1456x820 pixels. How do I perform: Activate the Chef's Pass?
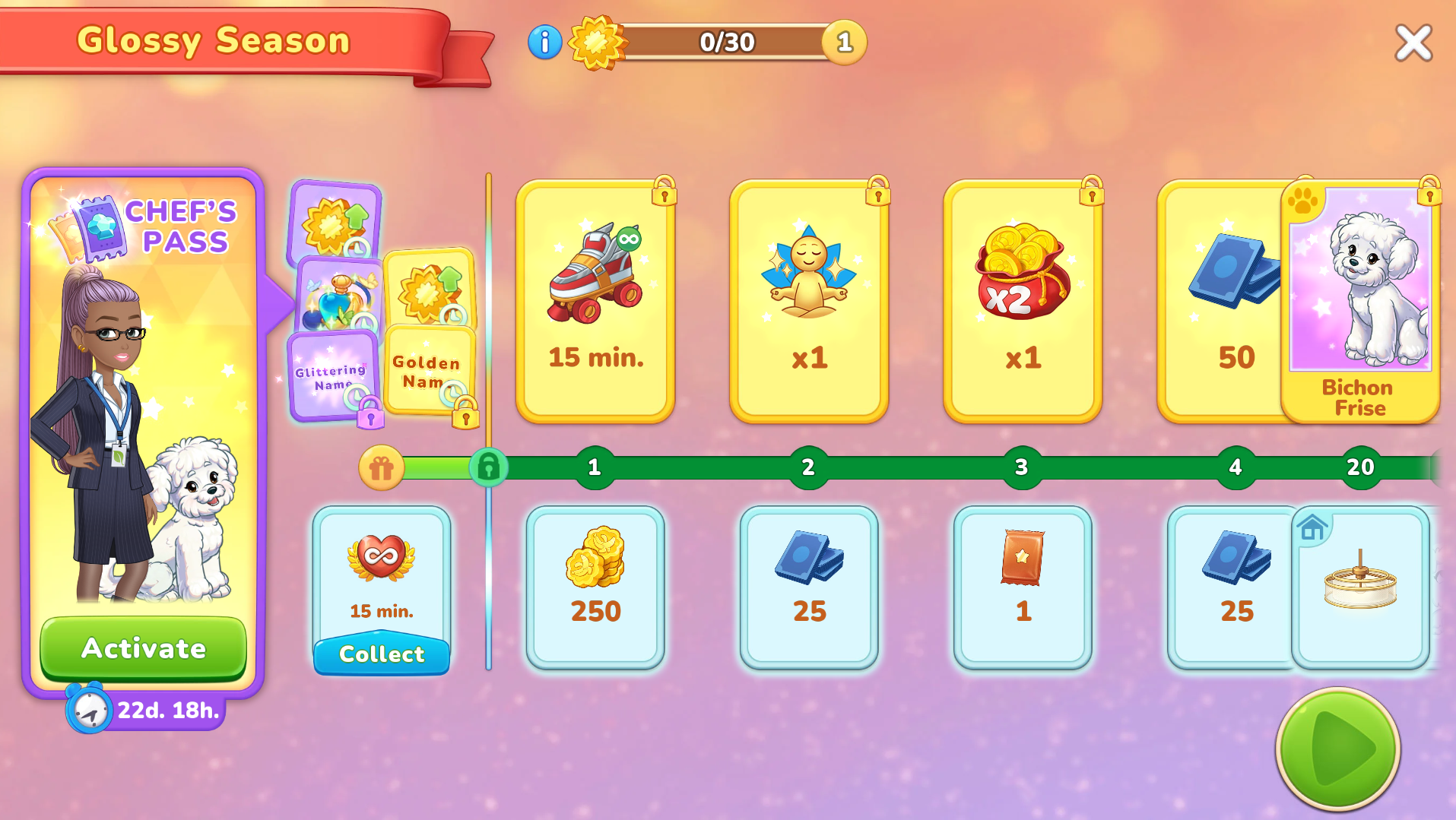click(143, 648)
